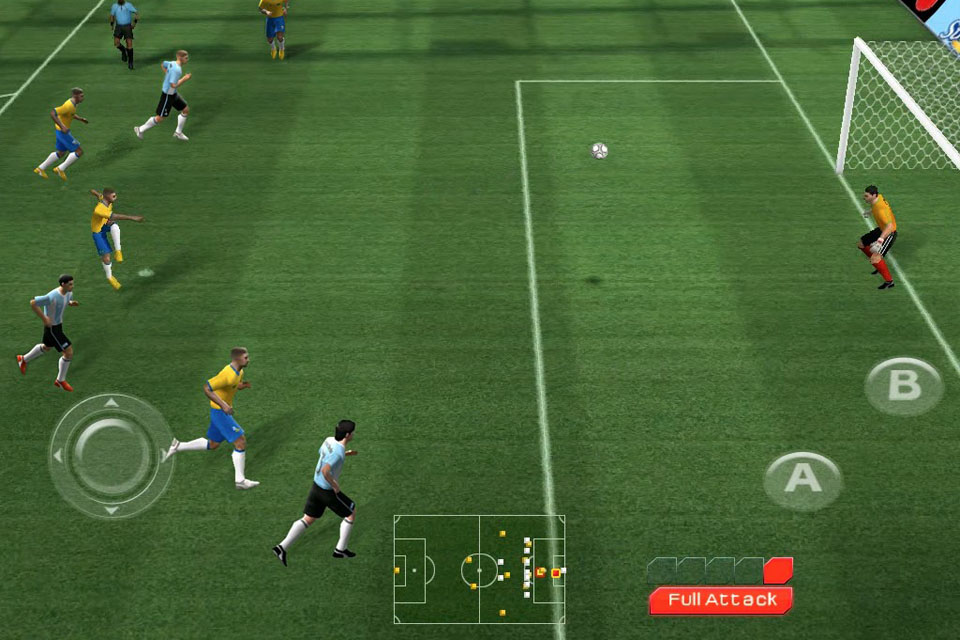This screenshot has height=640, width=960.
Task: Select the Full Attack strategy button
Action: 721,600
